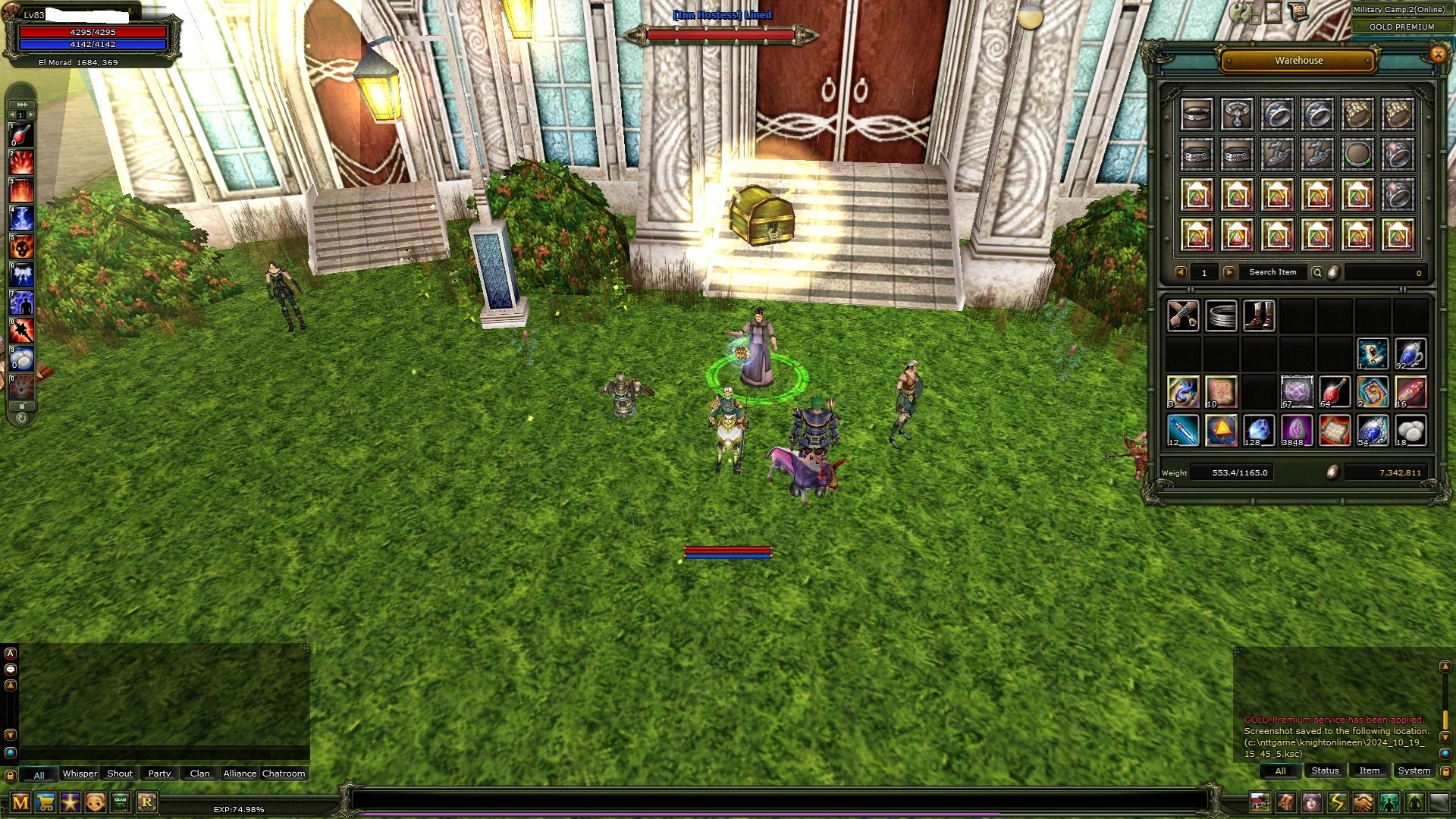Click the EXP progress bar

tap(682, 811)
